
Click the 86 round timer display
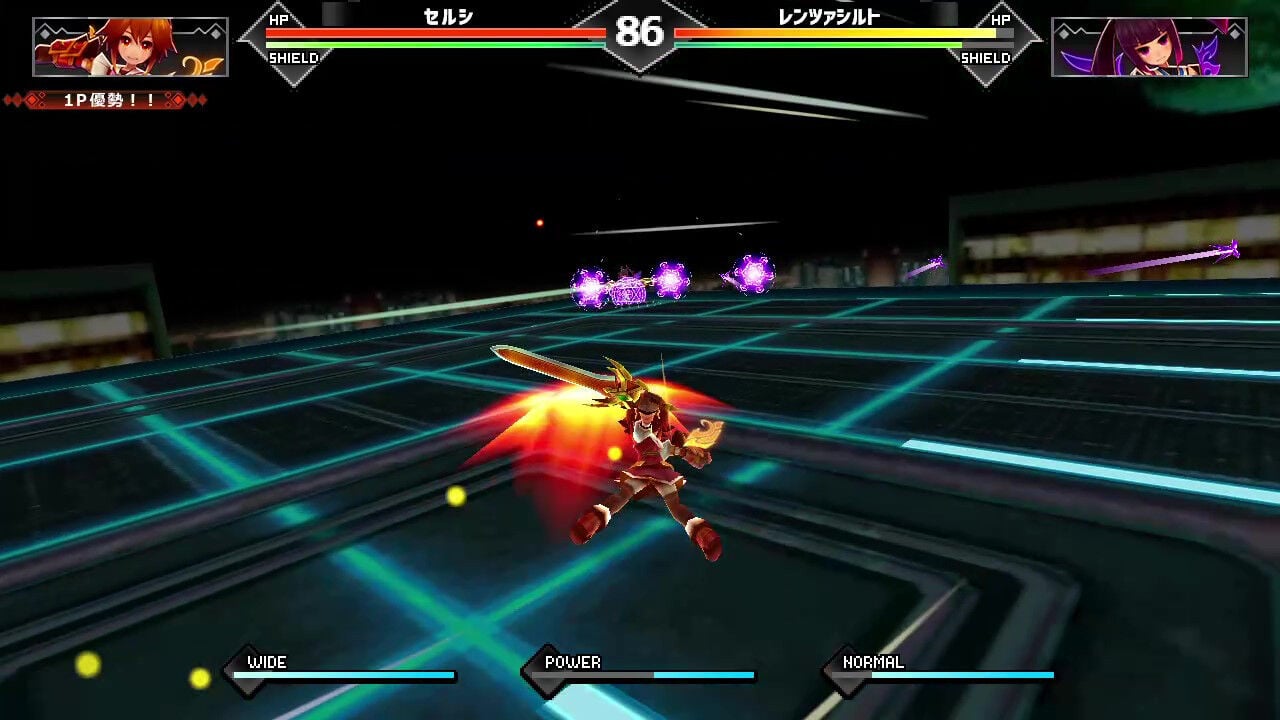(640, 33)
